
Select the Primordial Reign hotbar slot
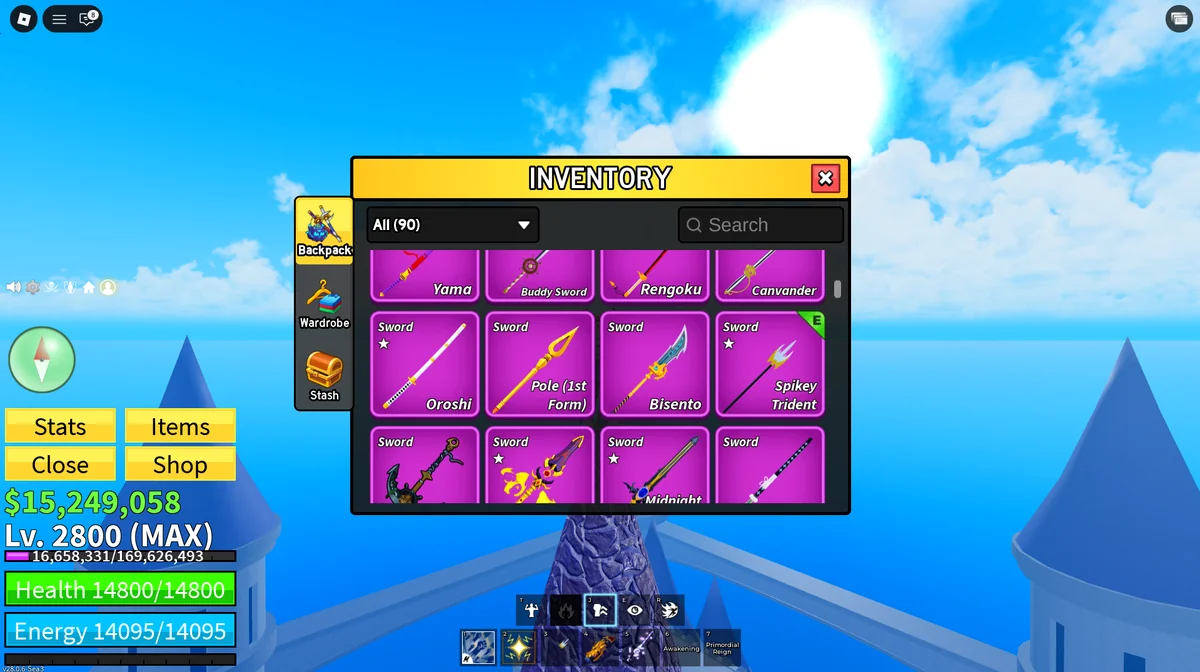pyautogui.click(x=722, y=647)
